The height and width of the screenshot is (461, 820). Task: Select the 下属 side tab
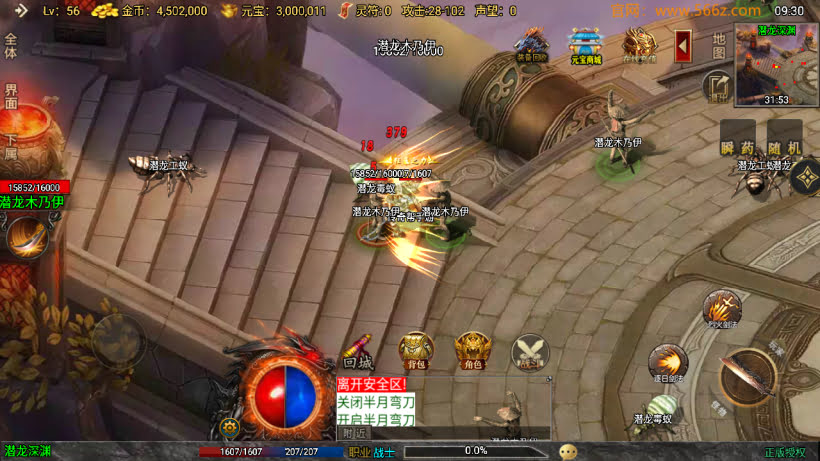(x=11, y=147)
